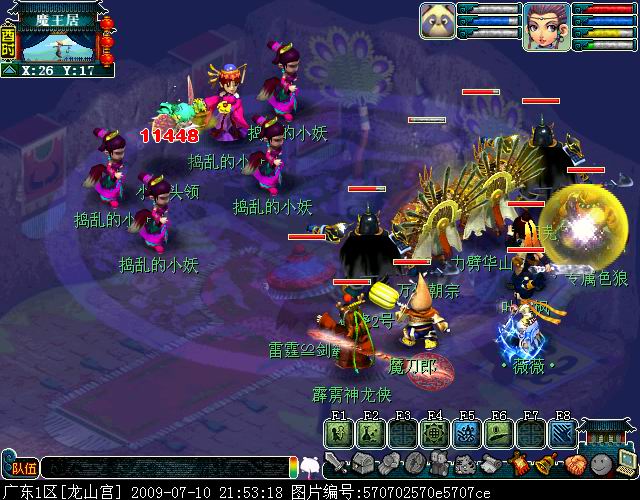Screen dimensions: 640x500
Task: Open the smiley face friends icon
Action: (x=600, y=464)
